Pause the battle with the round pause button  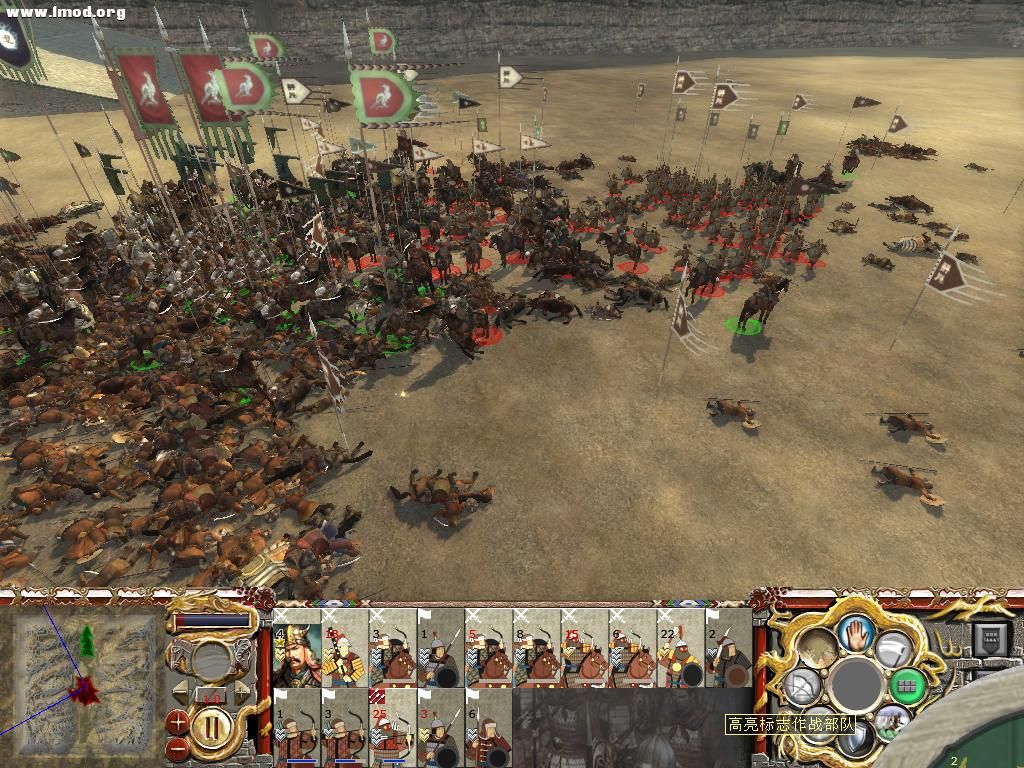[210, 729]
